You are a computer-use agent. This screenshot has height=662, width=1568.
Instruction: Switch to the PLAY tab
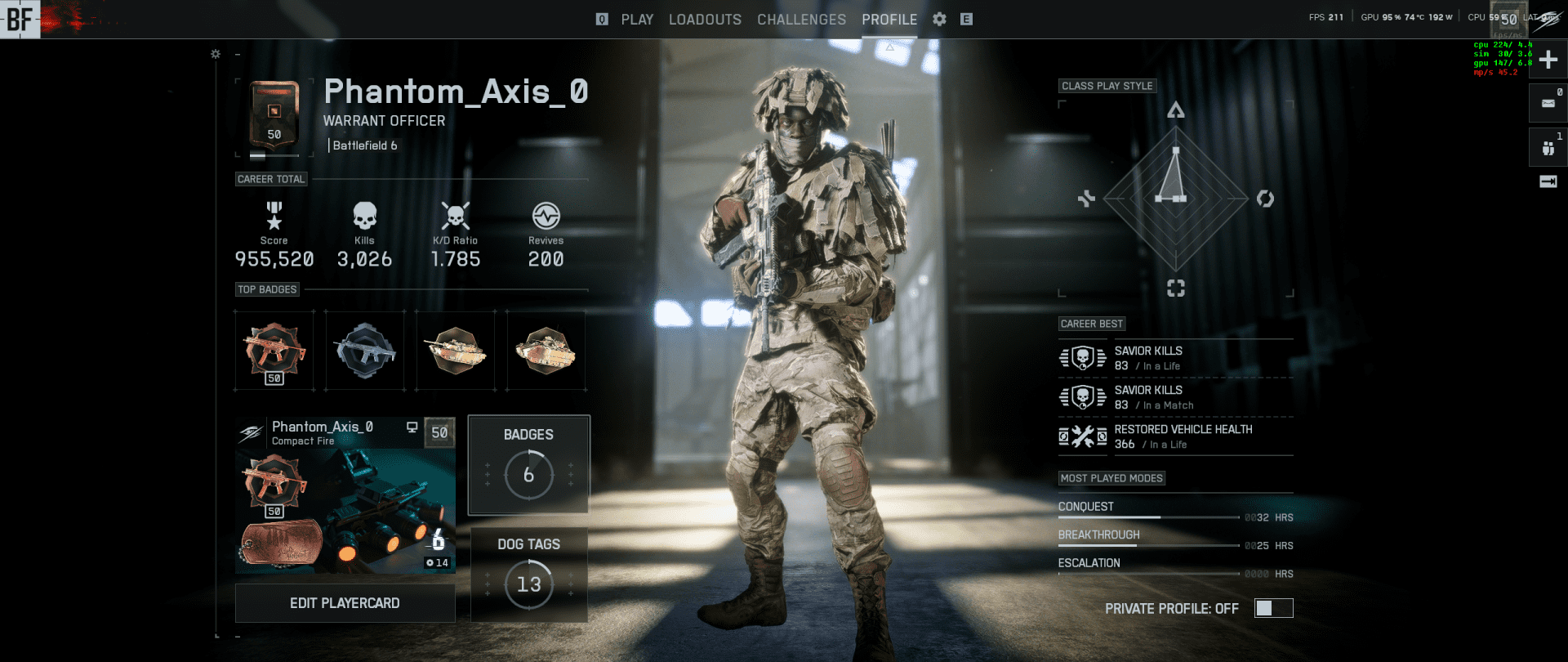click(637, 19)
